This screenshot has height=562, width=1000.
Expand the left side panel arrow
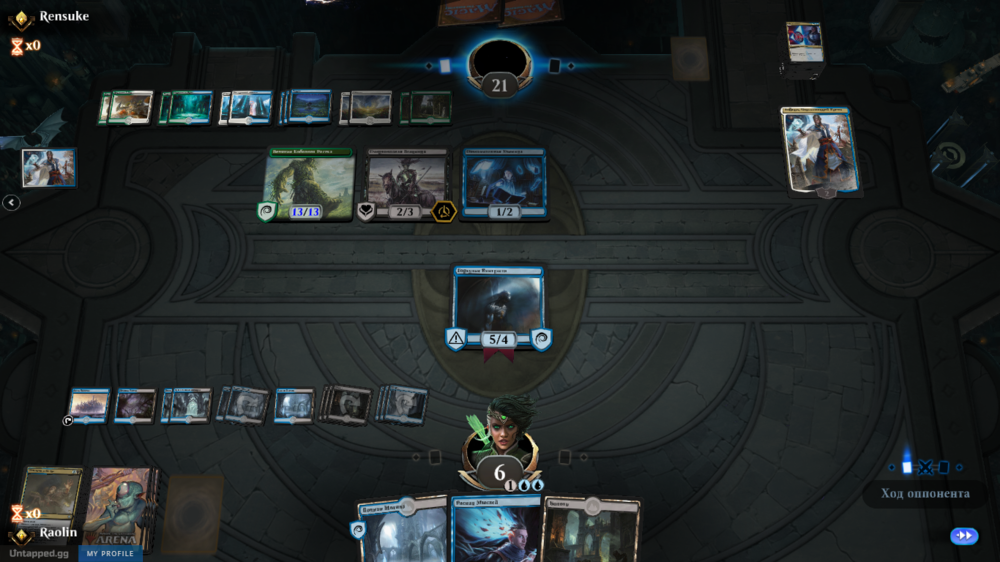click(11, 203)
